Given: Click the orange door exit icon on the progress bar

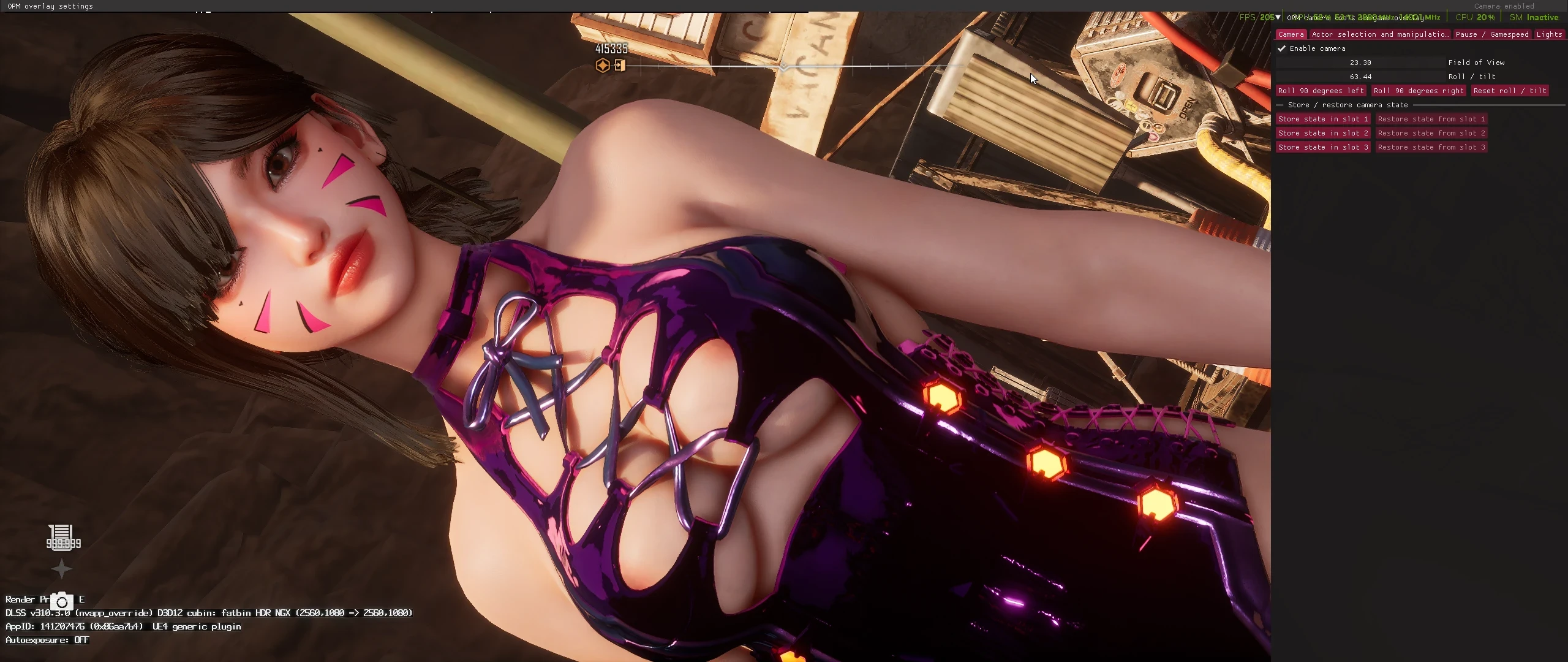Looking at the screenshot, I should click(621, 66).
